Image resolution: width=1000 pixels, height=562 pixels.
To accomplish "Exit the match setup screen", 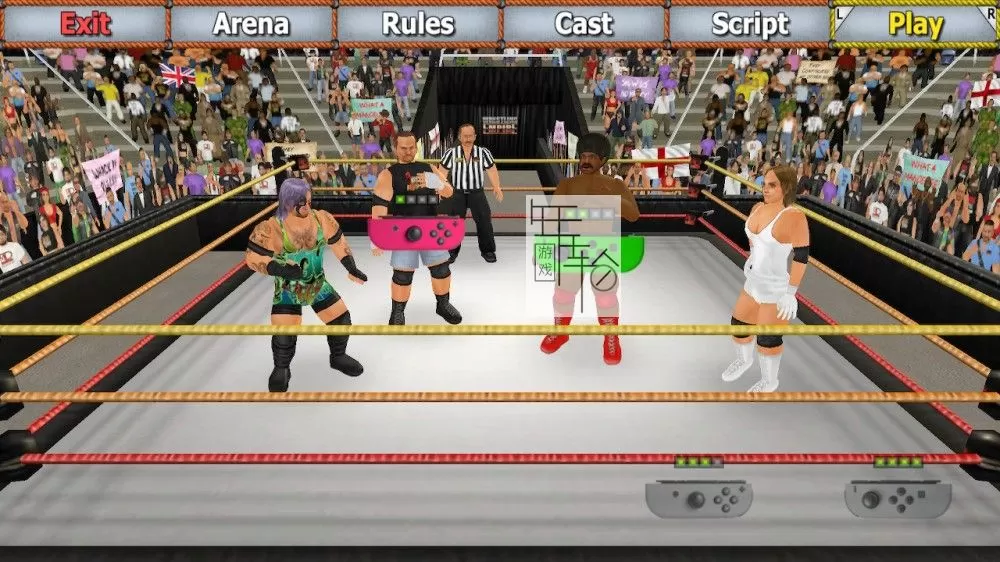I will tap(84, 24).
